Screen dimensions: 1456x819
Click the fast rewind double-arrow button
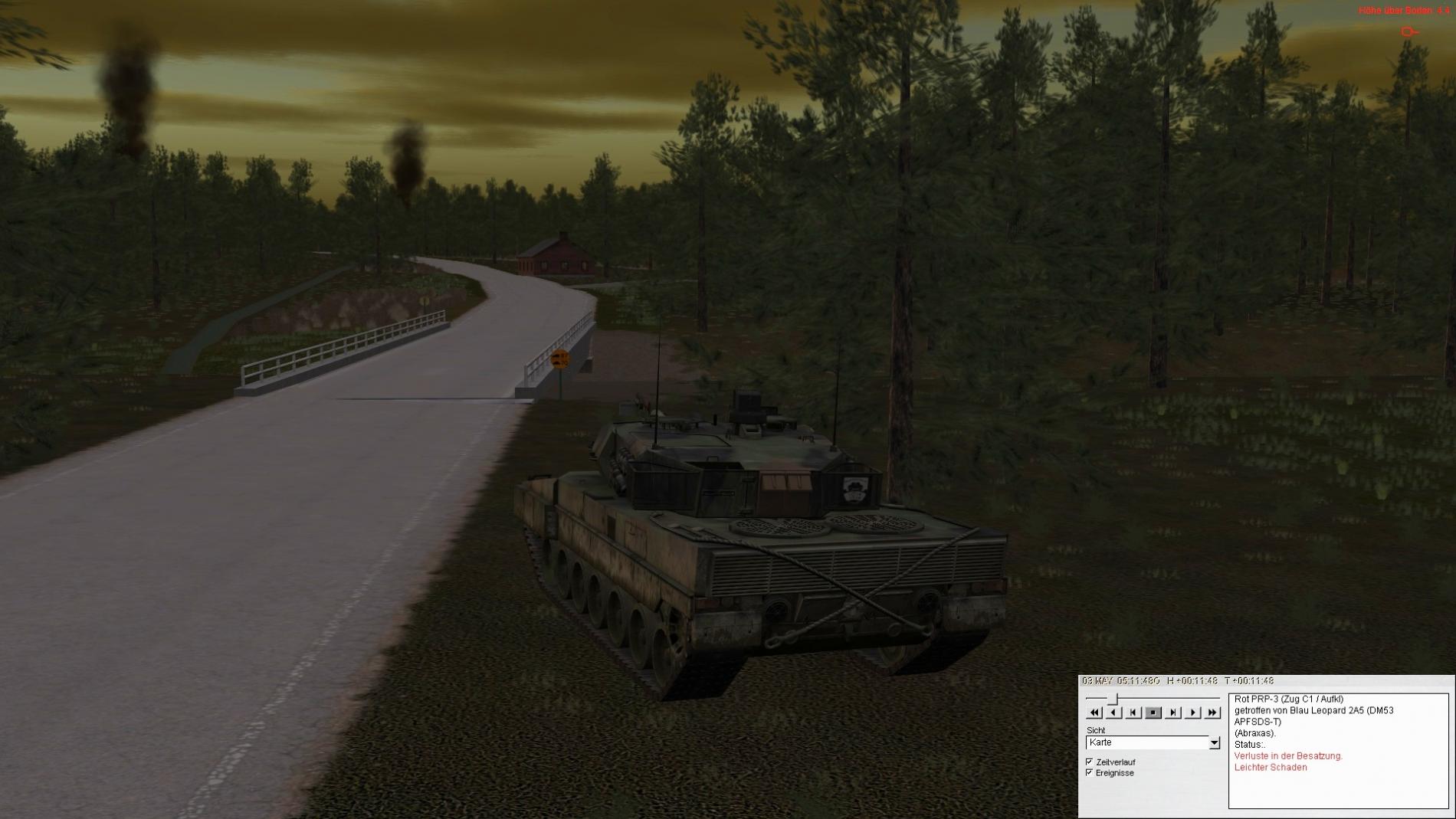1094,713
